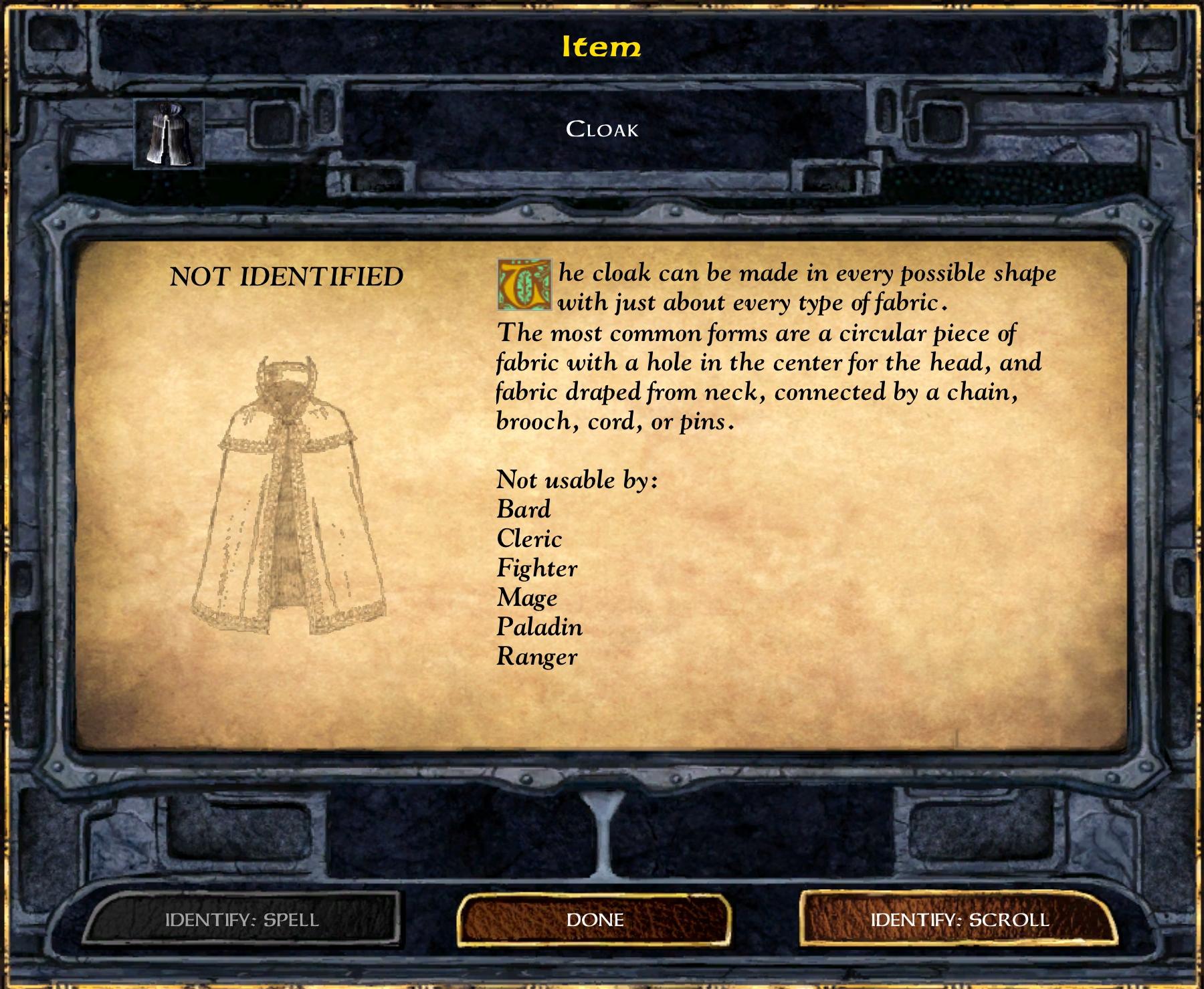The image size is (1204, 989).
Task: Close the item window with Done
Action: pyautogui.click(x=595, y=919)
